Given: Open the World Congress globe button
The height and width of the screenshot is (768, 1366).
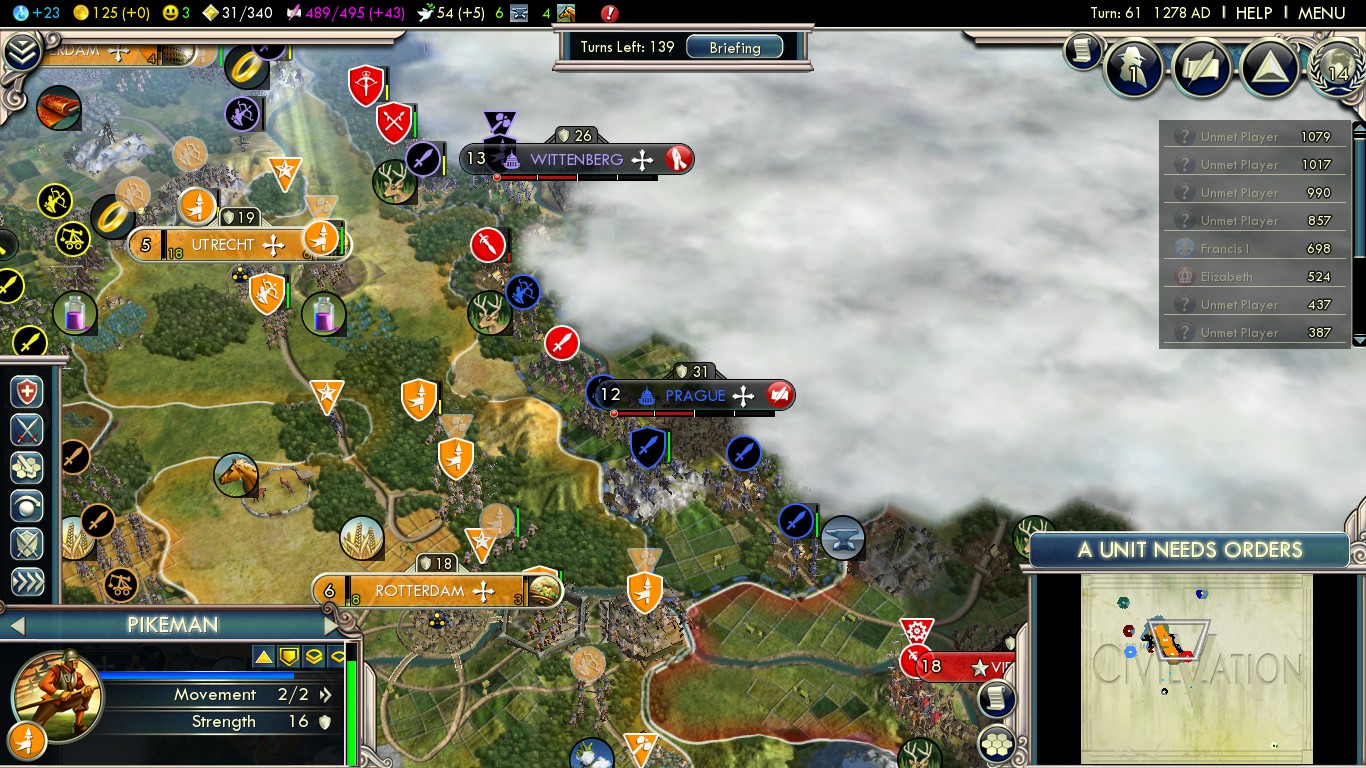Looking at the screenshot, I should [x=1336, y=68].
